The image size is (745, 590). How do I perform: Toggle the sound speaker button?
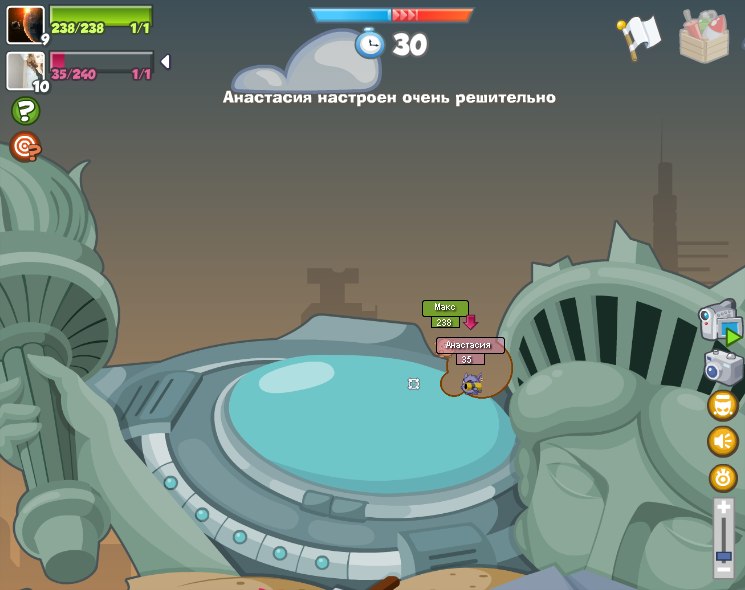pyautogui.click(x=723, y=441)
